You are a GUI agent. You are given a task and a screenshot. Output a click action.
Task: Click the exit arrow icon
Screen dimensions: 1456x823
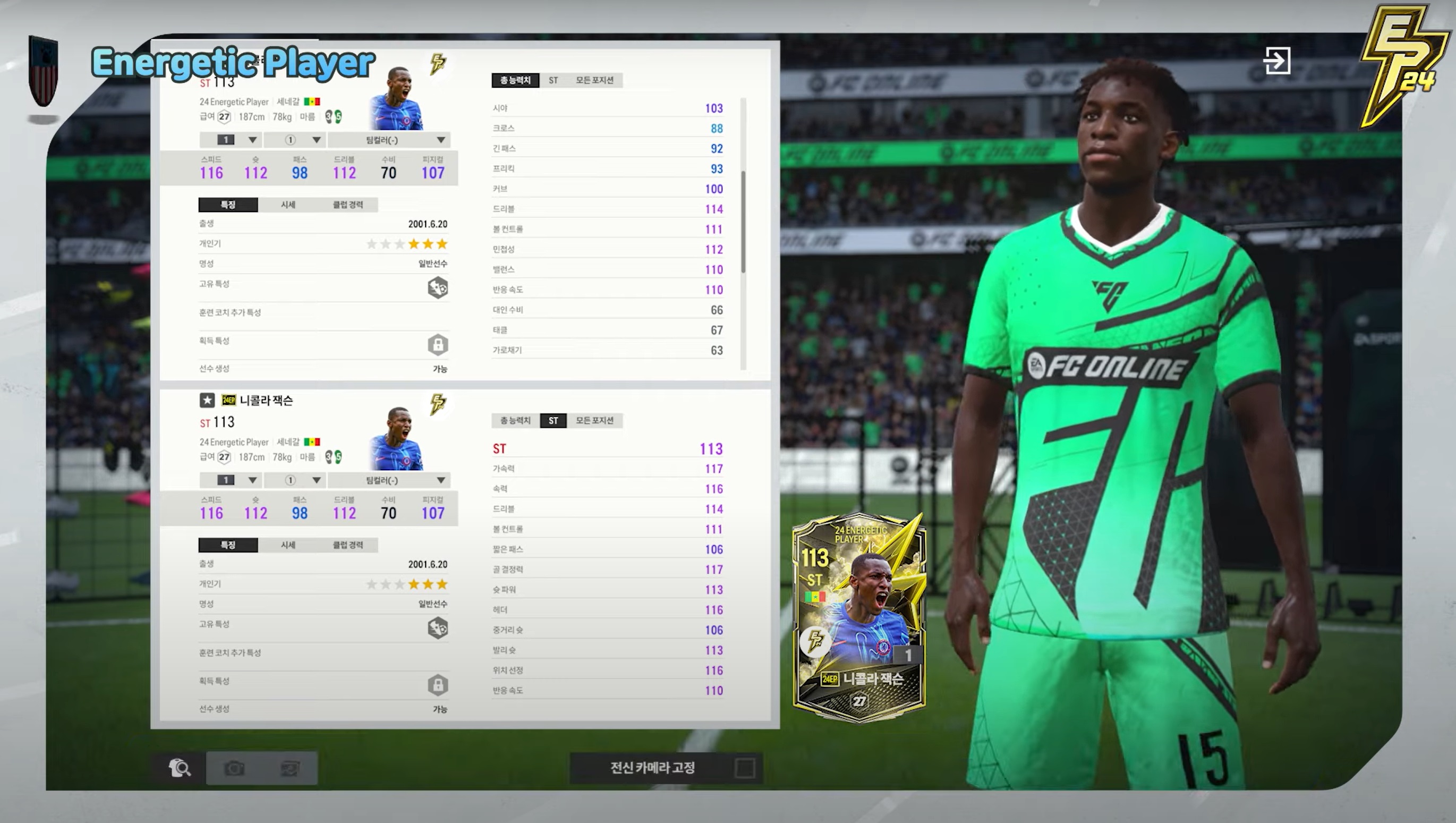coord(1276,61)
